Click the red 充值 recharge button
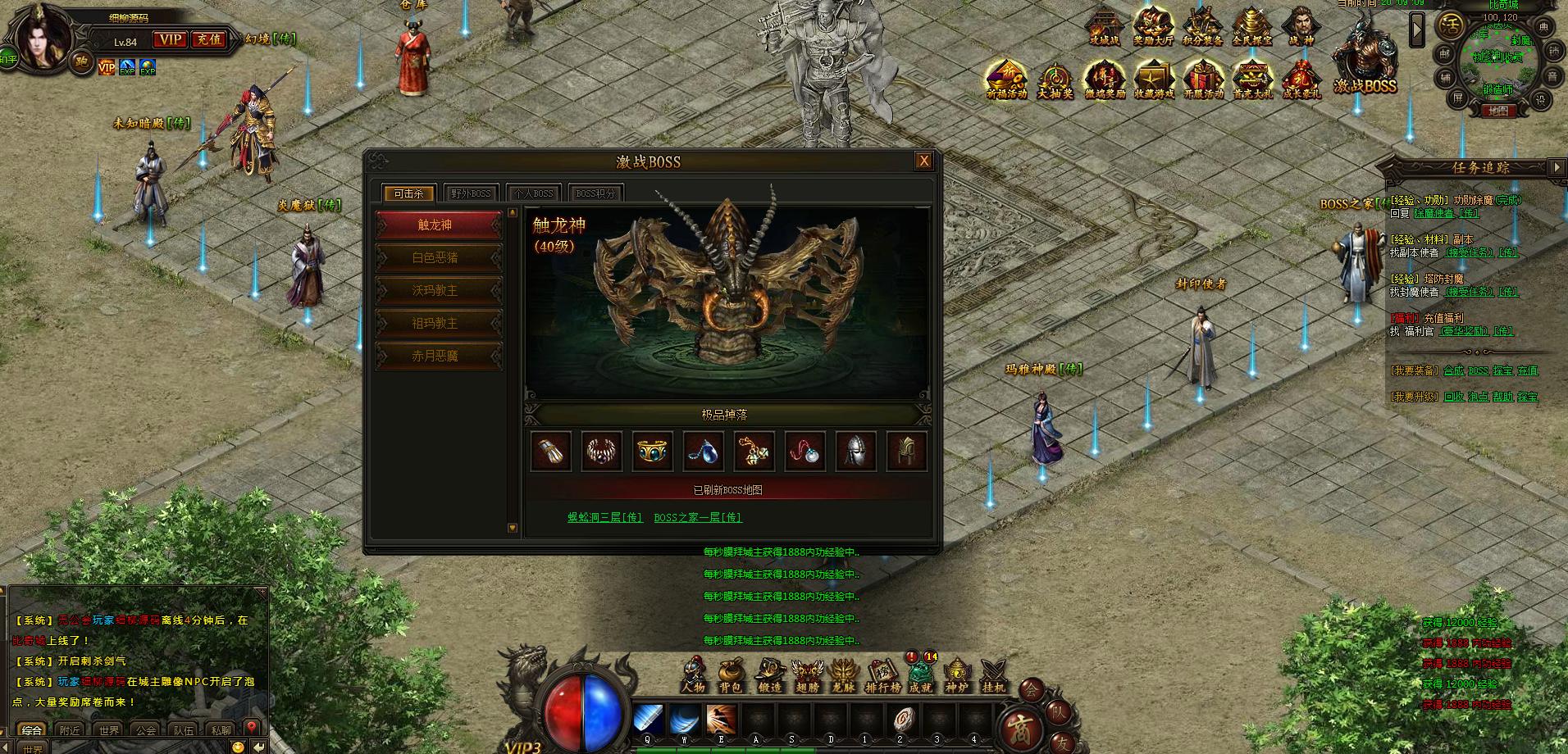This screenshot has height=754, width=1568. (x=209, y=39)
